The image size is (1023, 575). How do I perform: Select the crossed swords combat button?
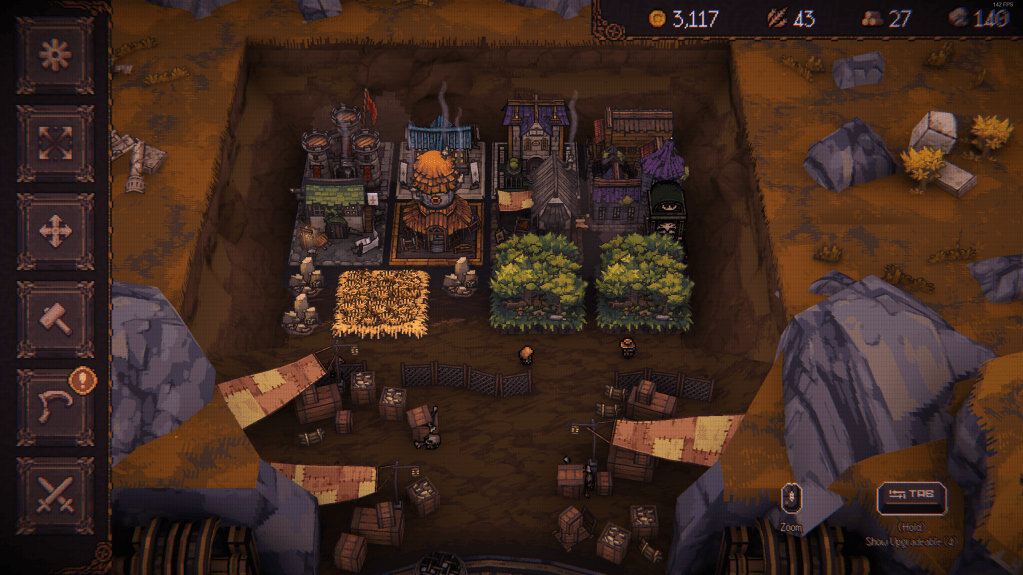click(x=55, y=495)
